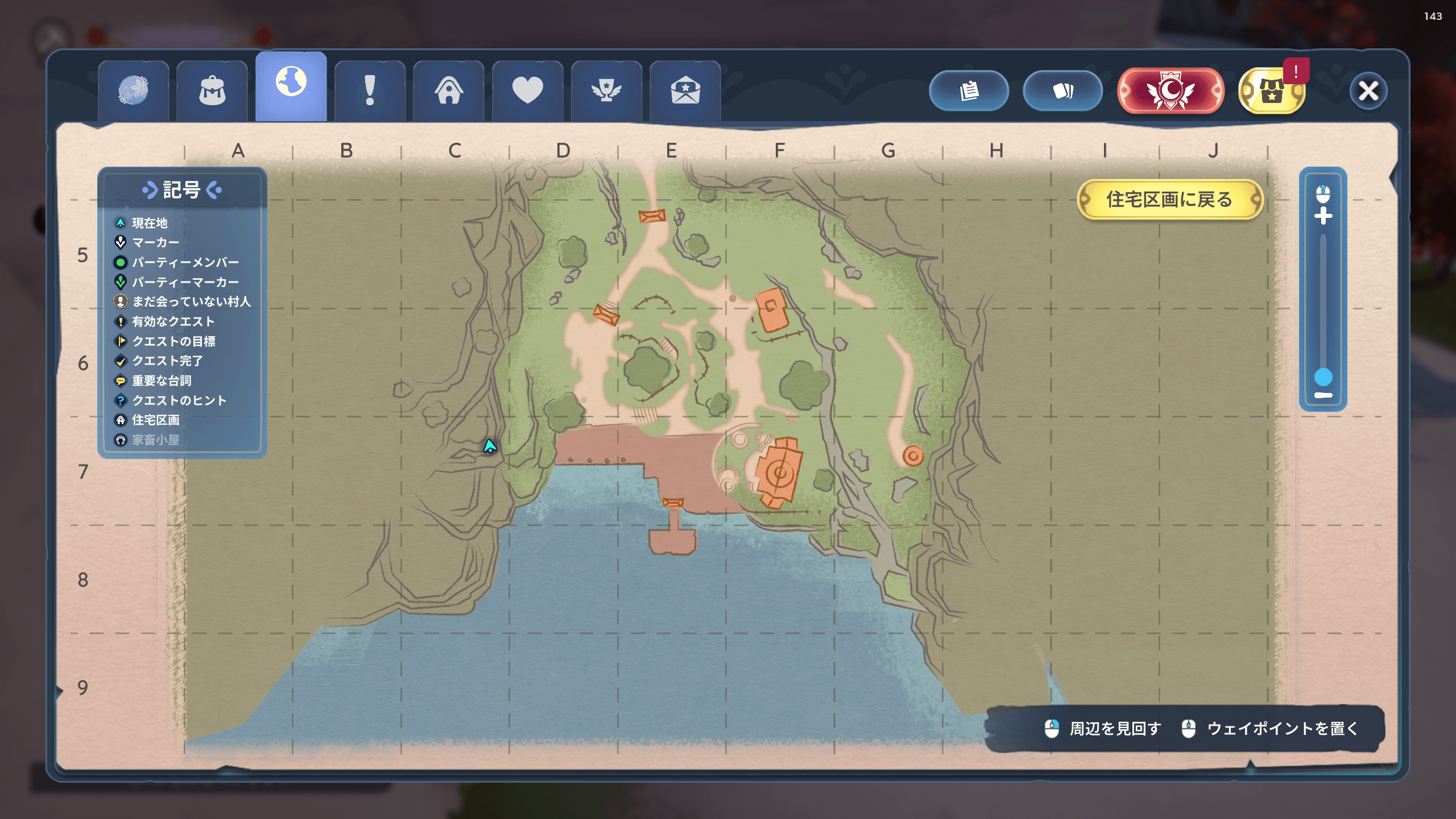
Task: Switch to the globe map tab
Action: click(x=291, y=85)
